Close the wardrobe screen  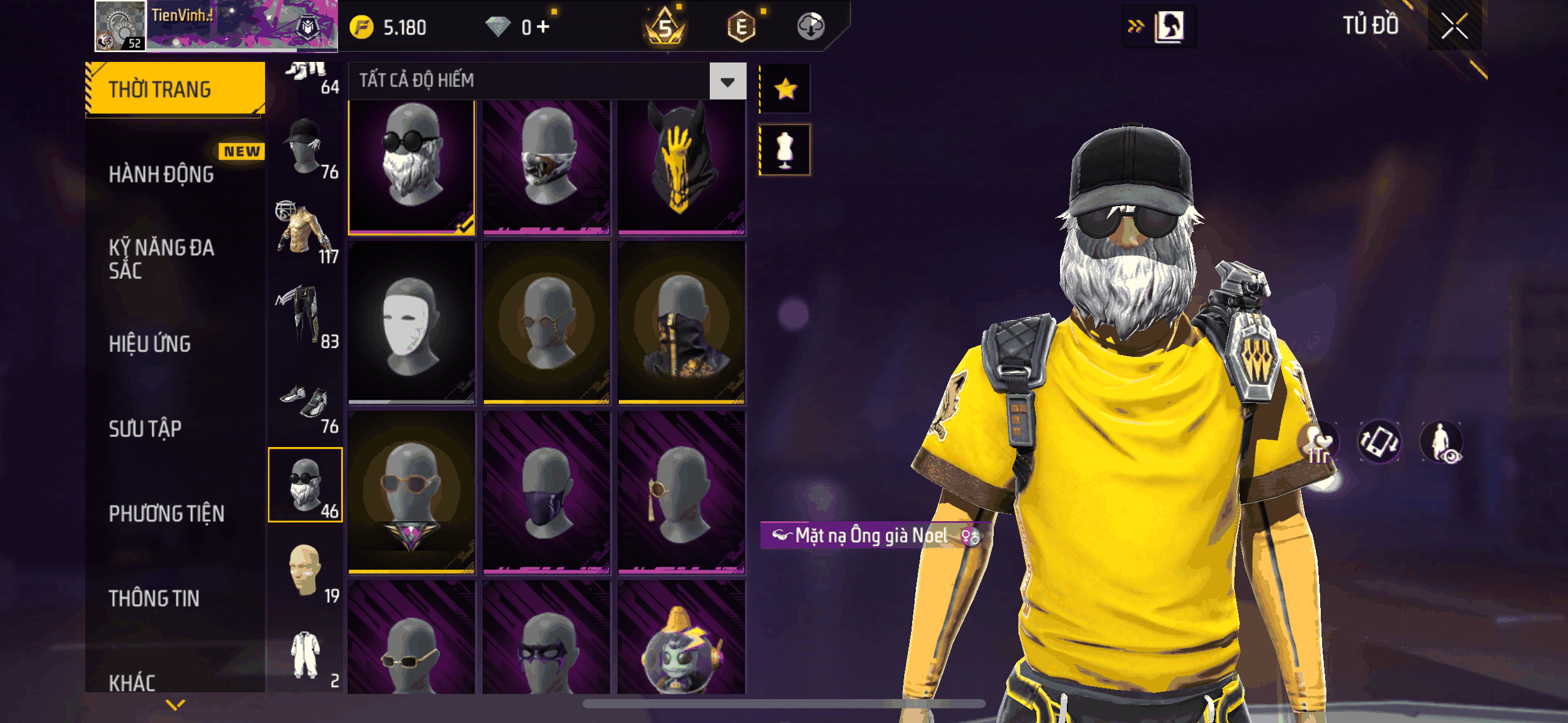[1454, 26]
